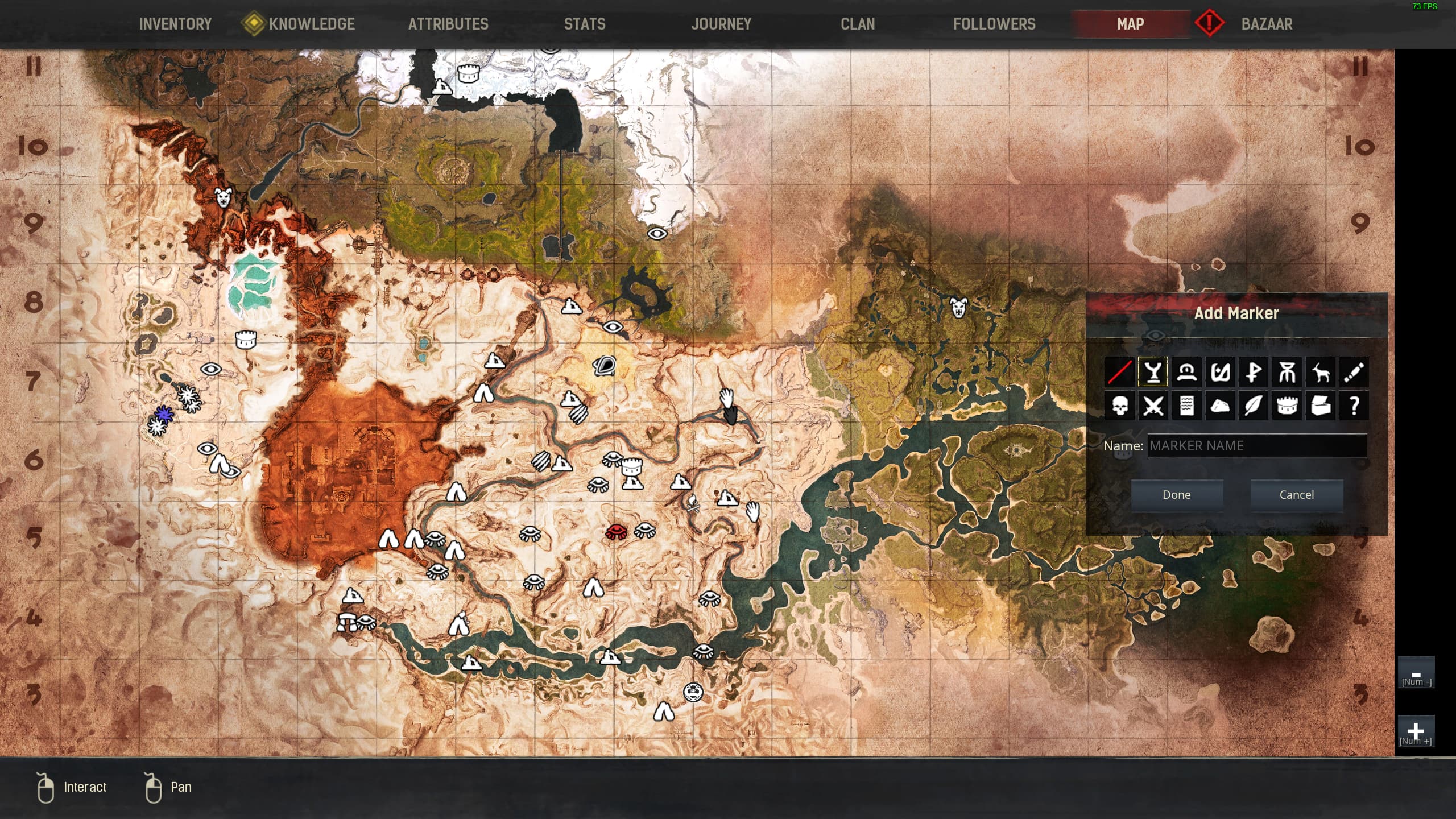Select the feather marker icon
This screenshot has height=819, width=1456.
click(1254, 406)
